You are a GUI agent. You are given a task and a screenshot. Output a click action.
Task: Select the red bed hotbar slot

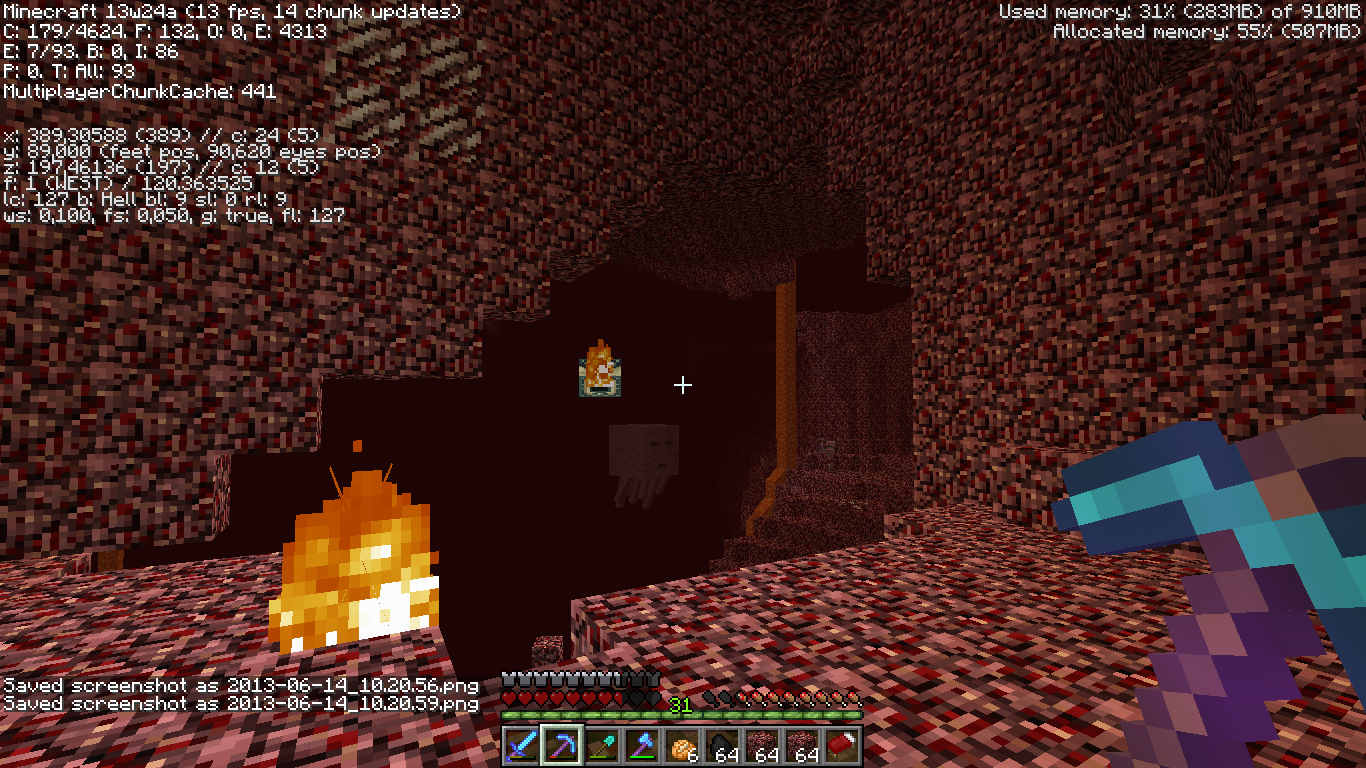tap(842, 746)
